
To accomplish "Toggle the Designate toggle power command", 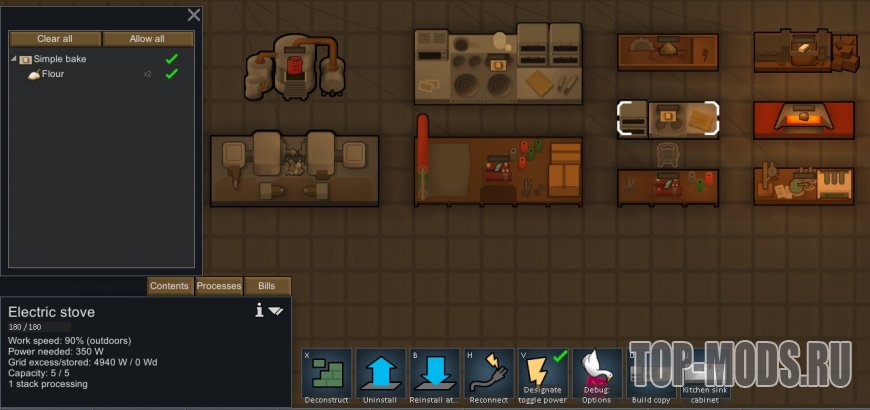I will click(x=543, y=375).
